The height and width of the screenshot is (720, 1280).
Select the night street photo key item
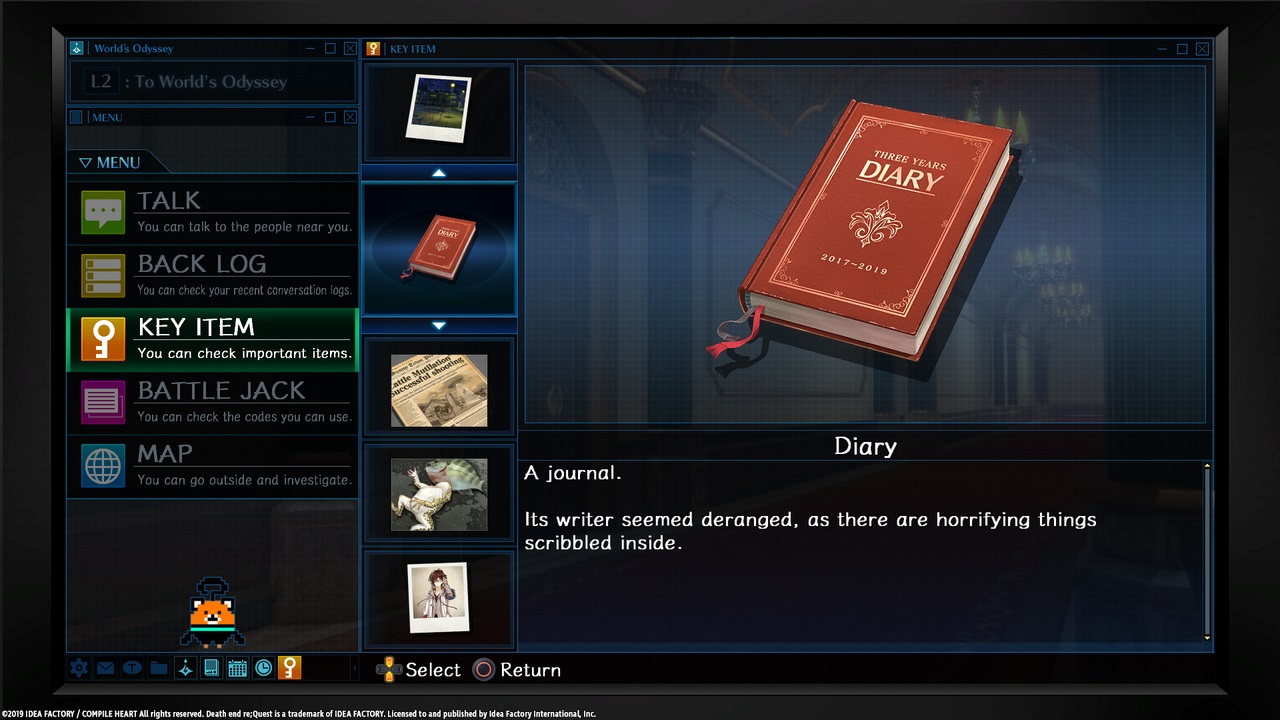pyautogui.click(x=439, y=108)
